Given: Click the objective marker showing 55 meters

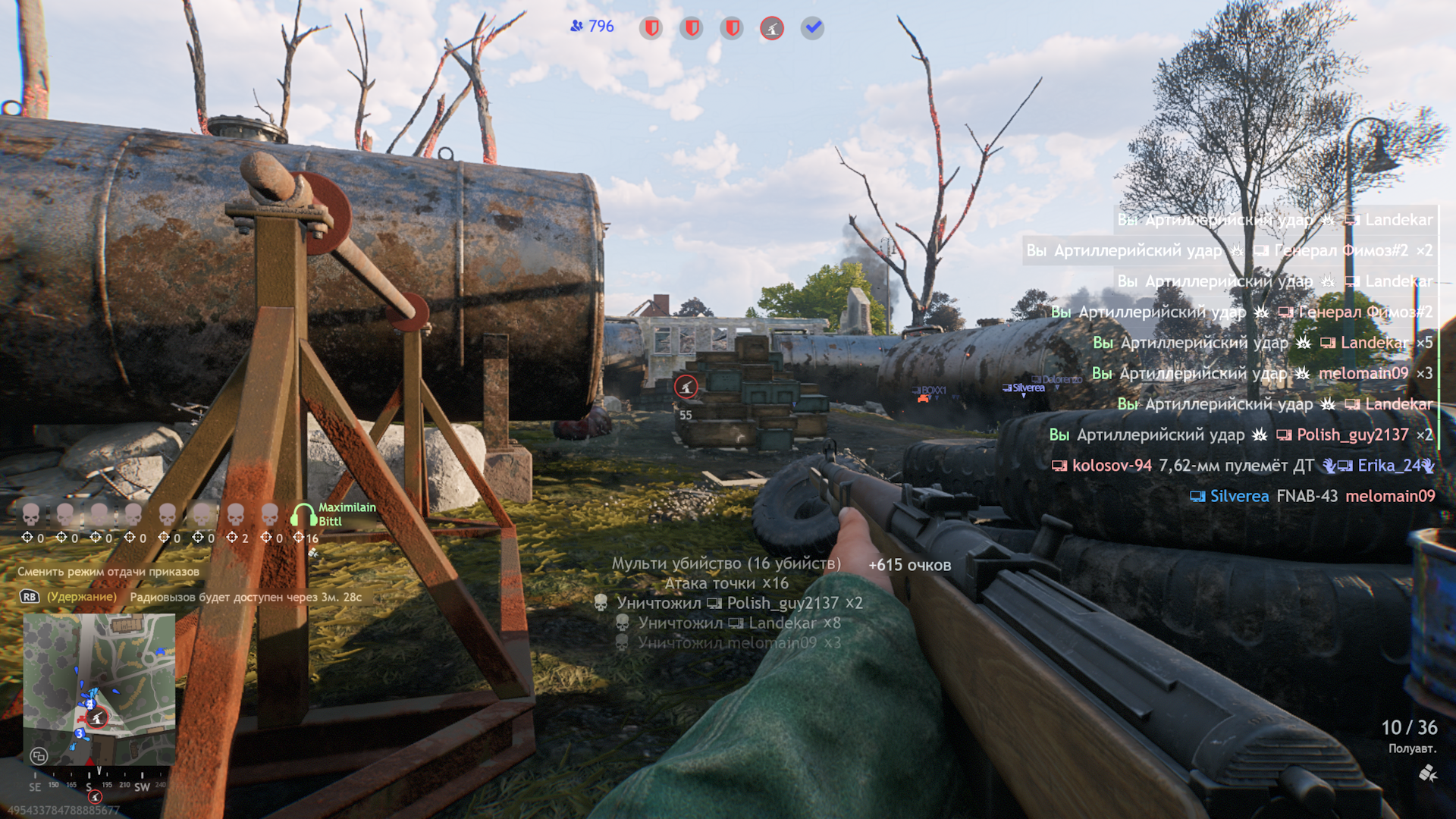Looking at the screenshot, I should point(686,388).
